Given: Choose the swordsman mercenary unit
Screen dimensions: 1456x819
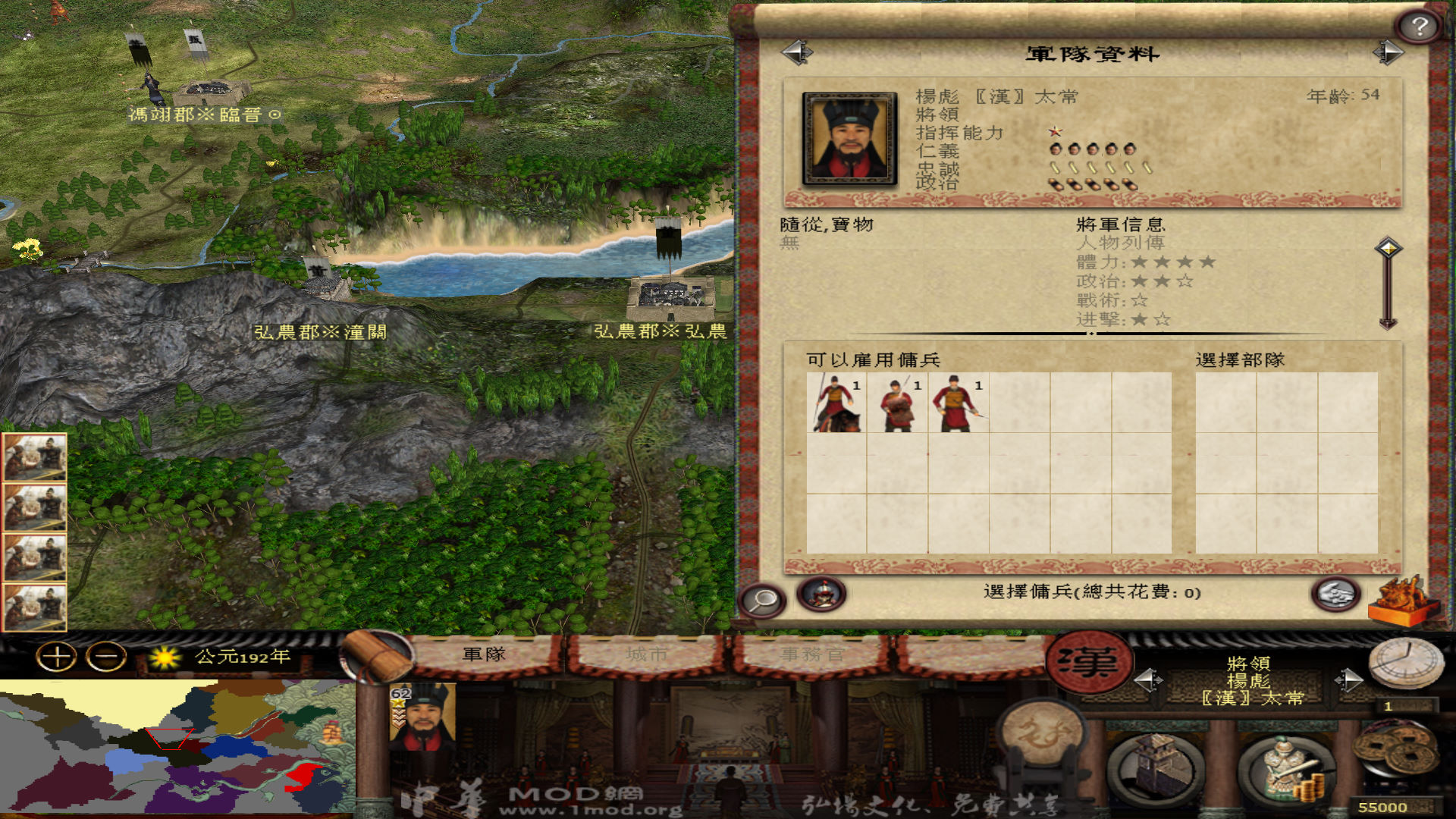Looking at the screenshot, I should (x=959, y=403).
